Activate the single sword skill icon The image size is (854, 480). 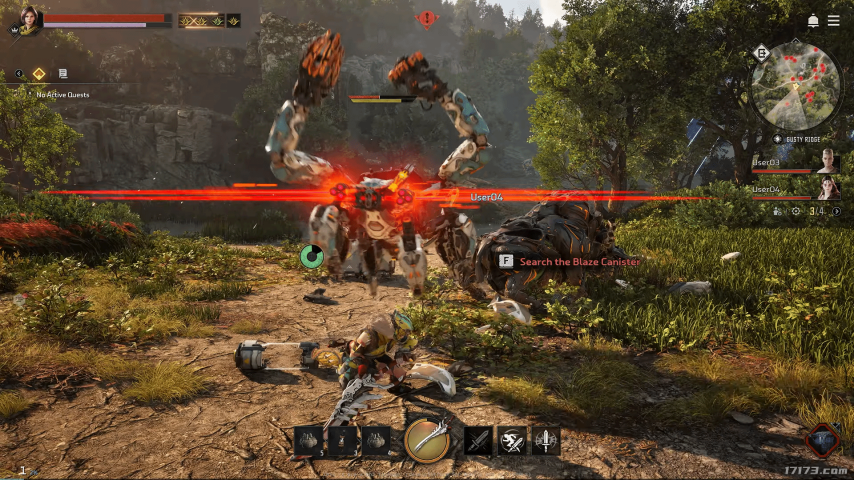(x=479, y=440)
